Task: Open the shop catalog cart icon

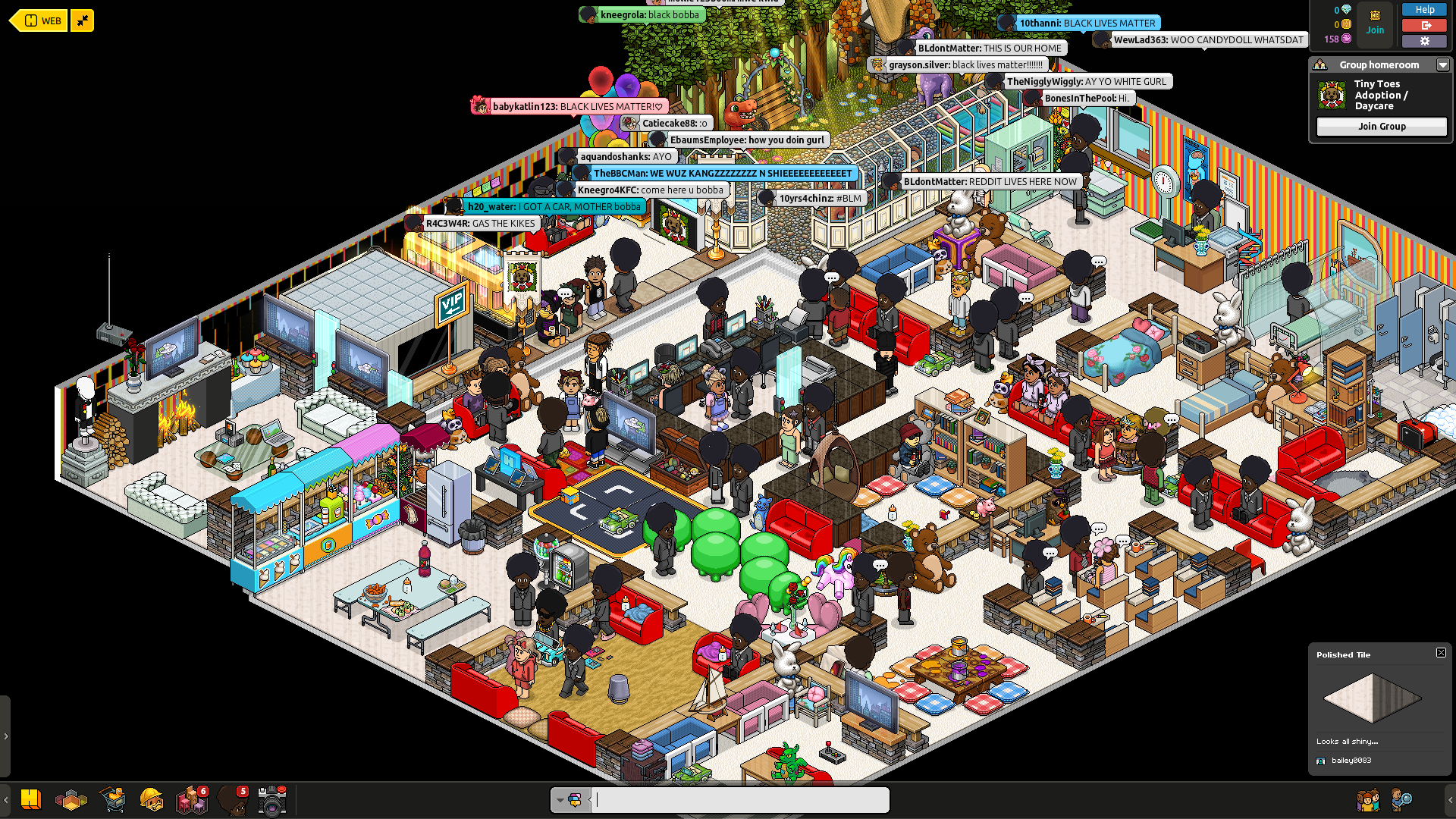Action: (x=113, y=799)
